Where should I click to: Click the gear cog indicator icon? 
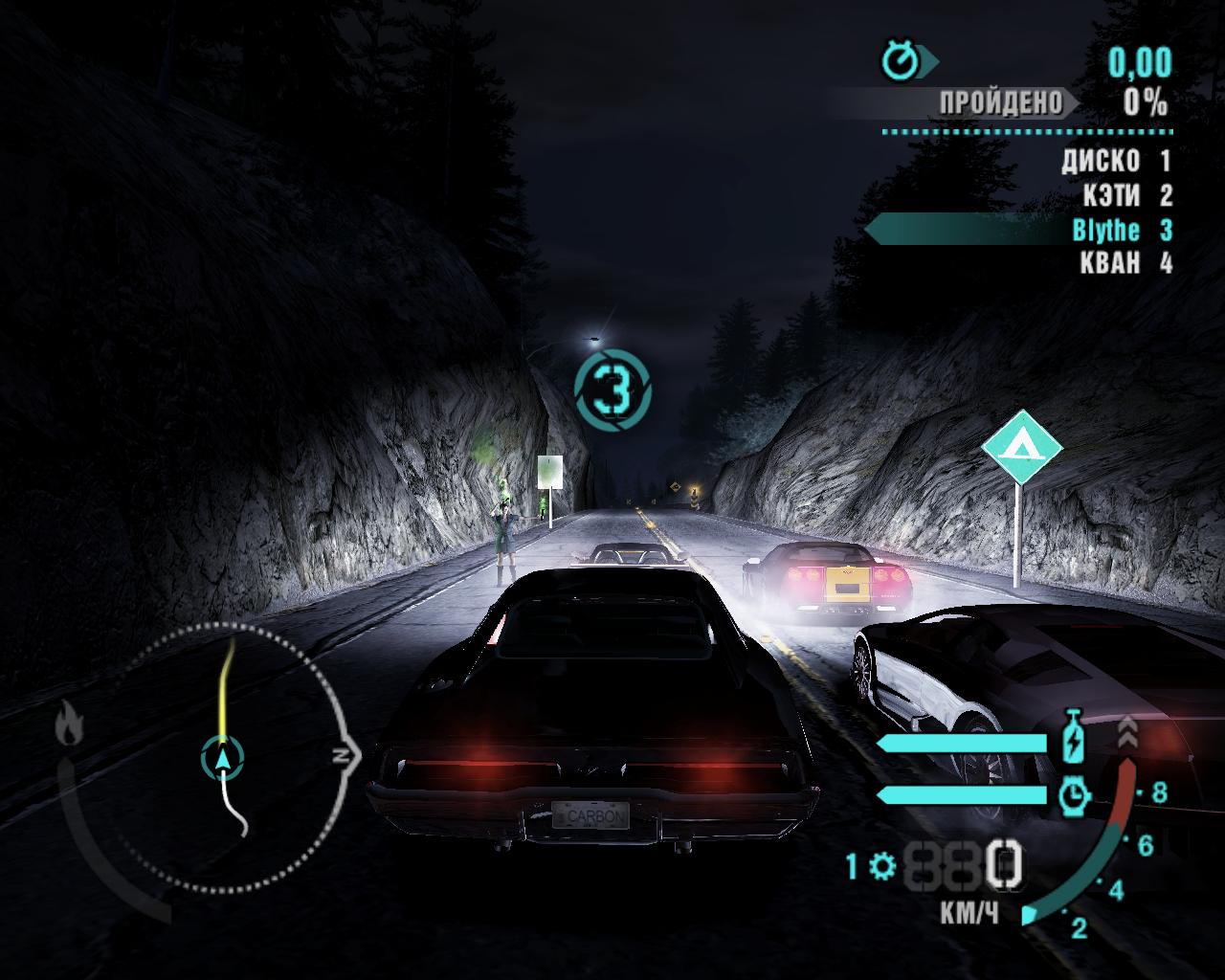(882, 867)
